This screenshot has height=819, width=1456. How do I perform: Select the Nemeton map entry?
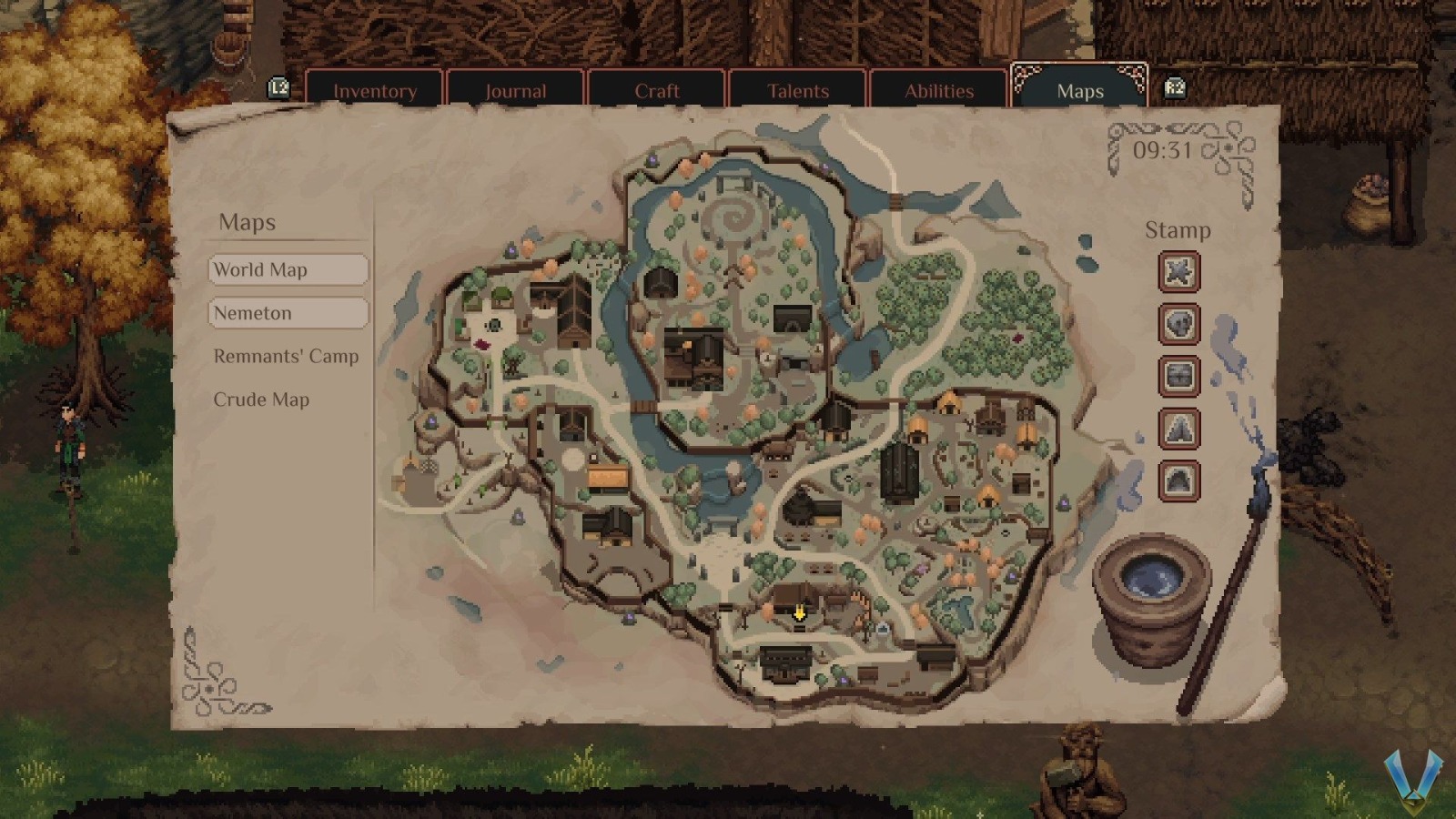click(x=288, y=313)
